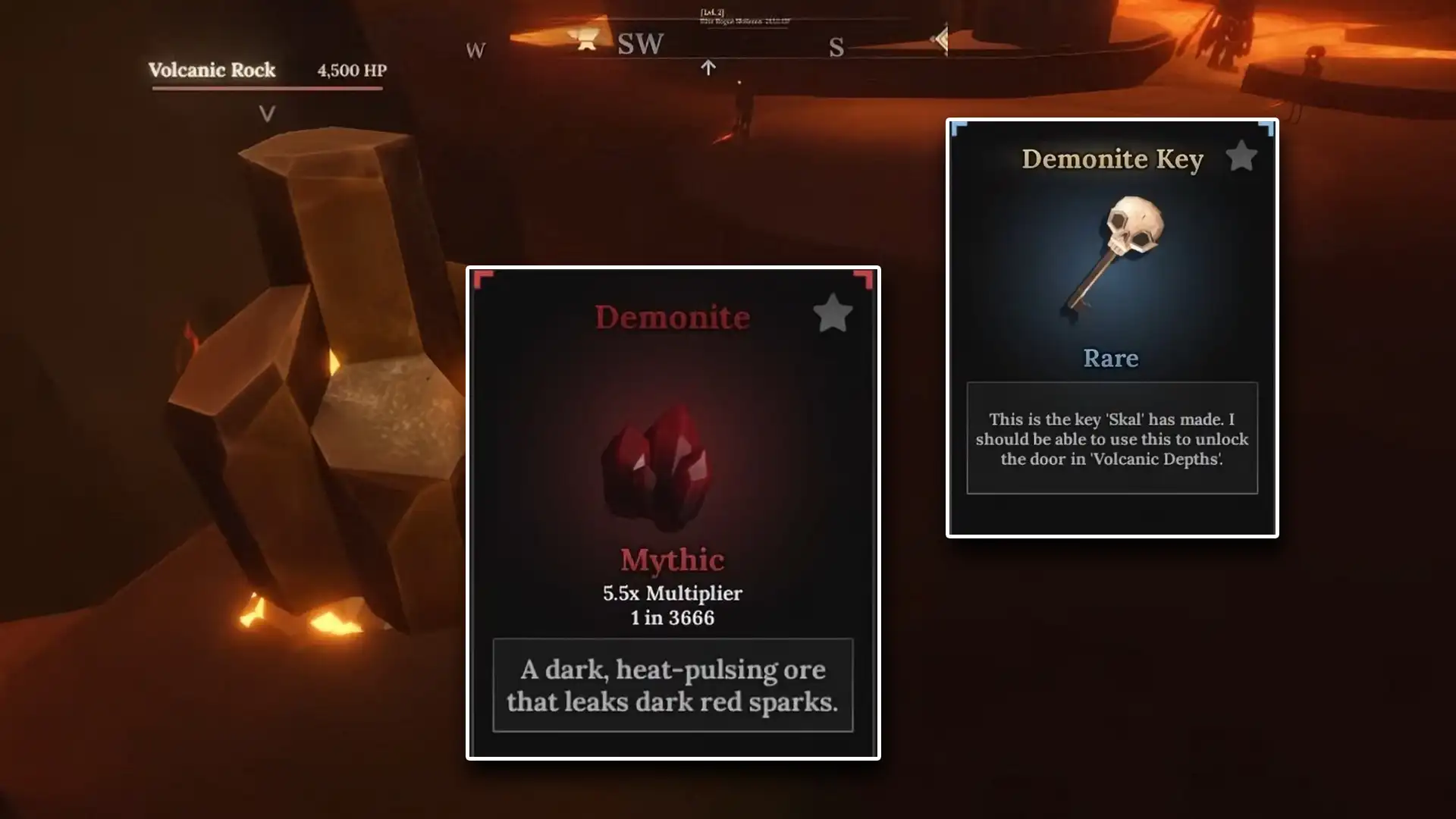Click the white arrow indicator below the compass

(x=708, y=67)
